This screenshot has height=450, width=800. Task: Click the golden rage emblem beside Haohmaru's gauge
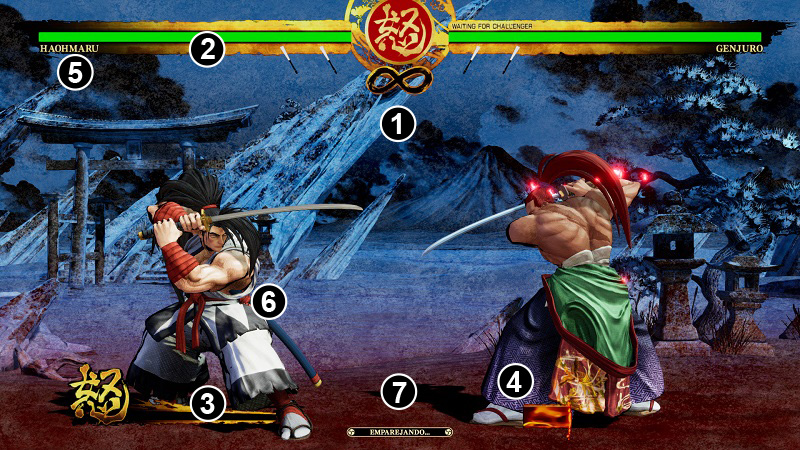[100, 394]
